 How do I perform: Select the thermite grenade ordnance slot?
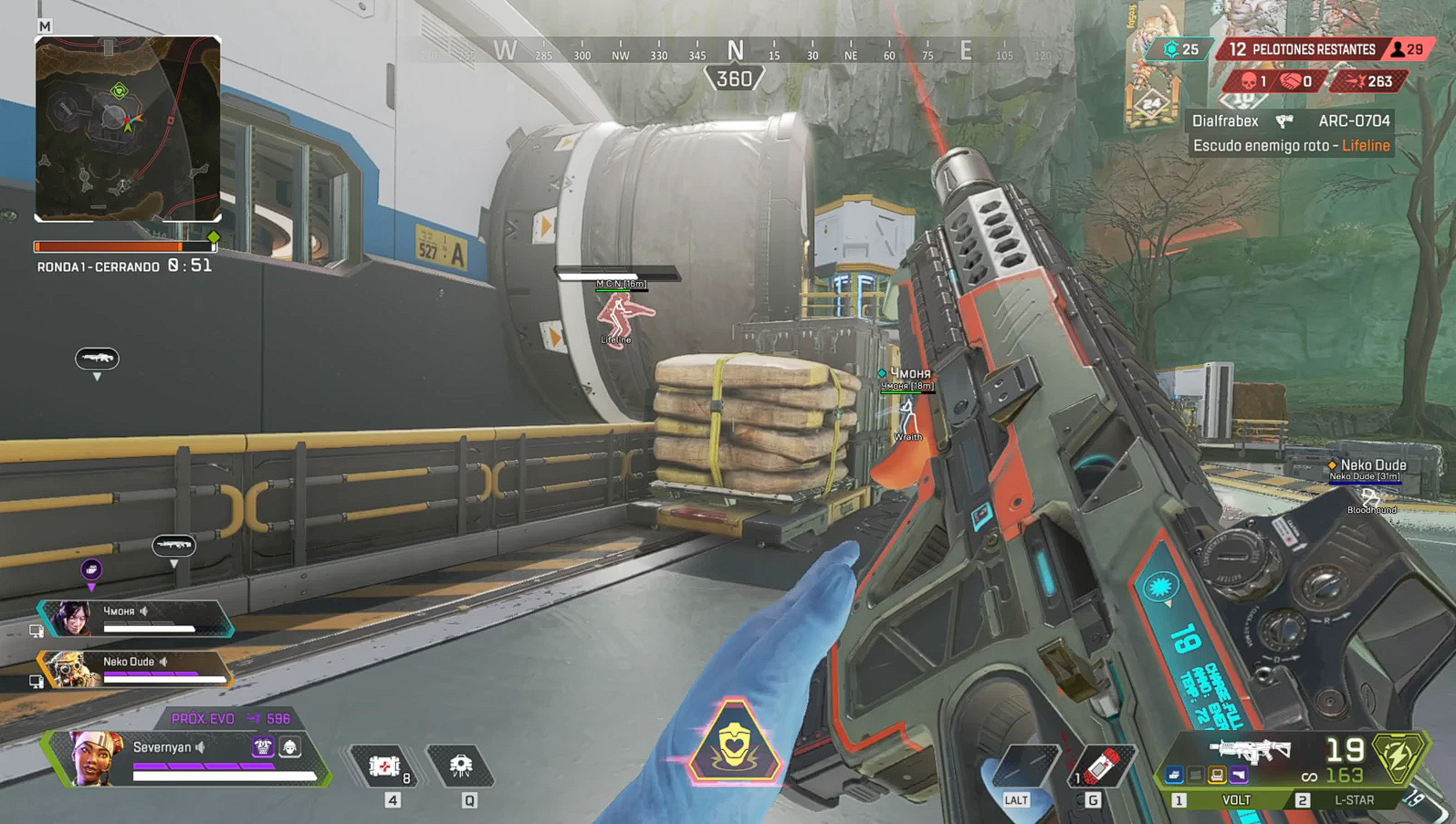tap(1100, 765)
